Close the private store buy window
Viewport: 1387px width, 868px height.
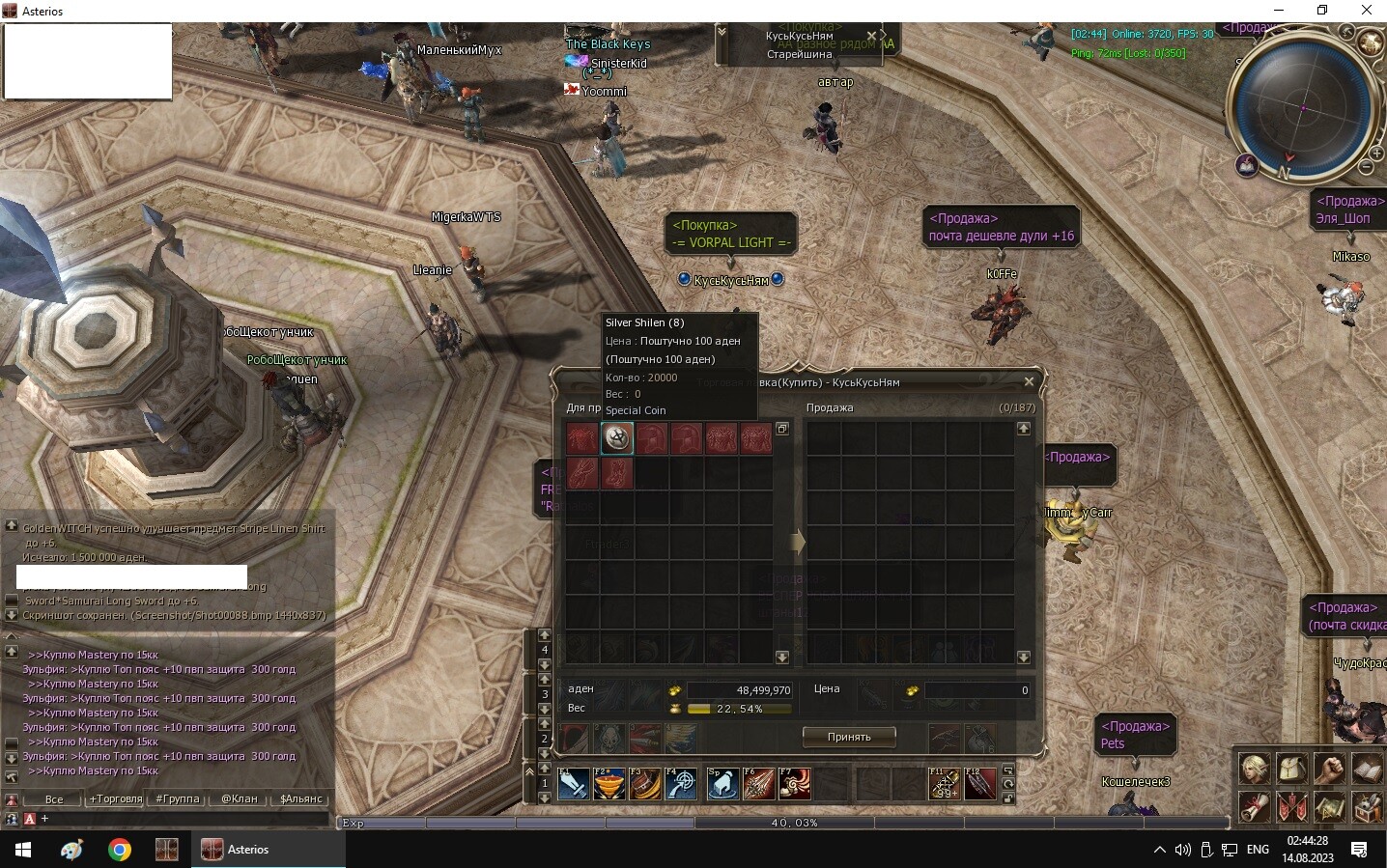(x=1029, y=382)
